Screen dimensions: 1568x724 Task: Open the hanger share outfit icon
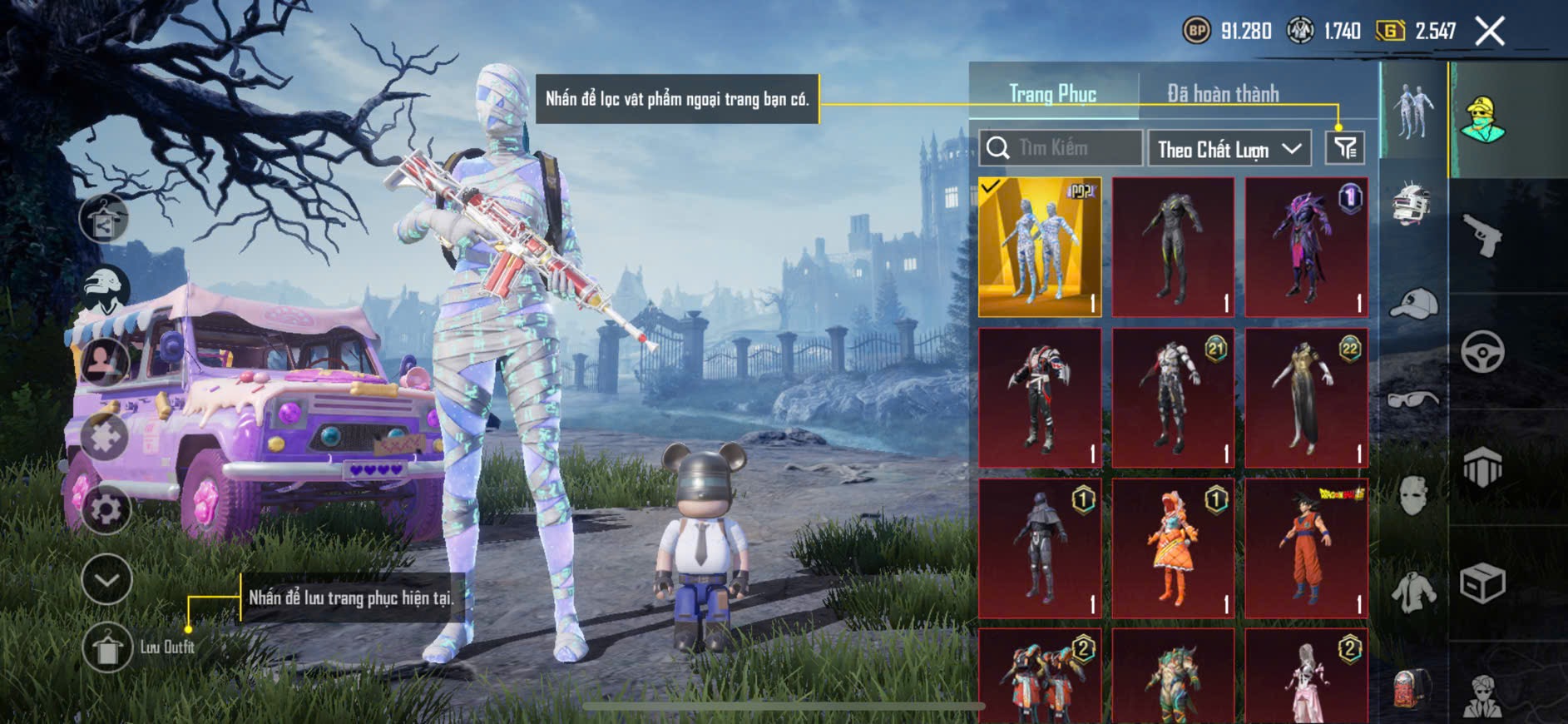click(104, 219)
